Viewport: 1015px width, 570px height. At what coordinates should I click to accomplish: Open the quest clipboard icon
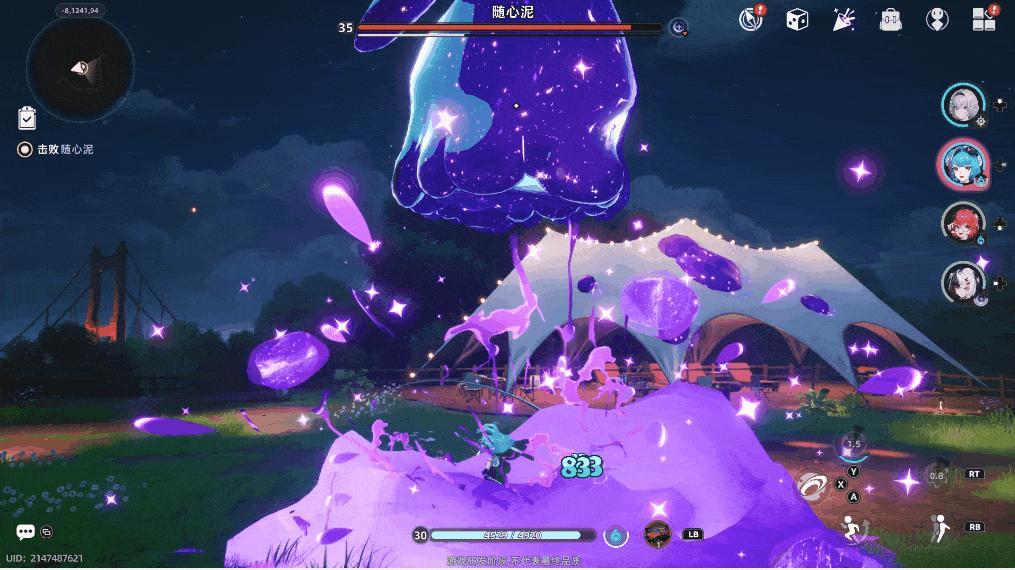coord(27,118)
